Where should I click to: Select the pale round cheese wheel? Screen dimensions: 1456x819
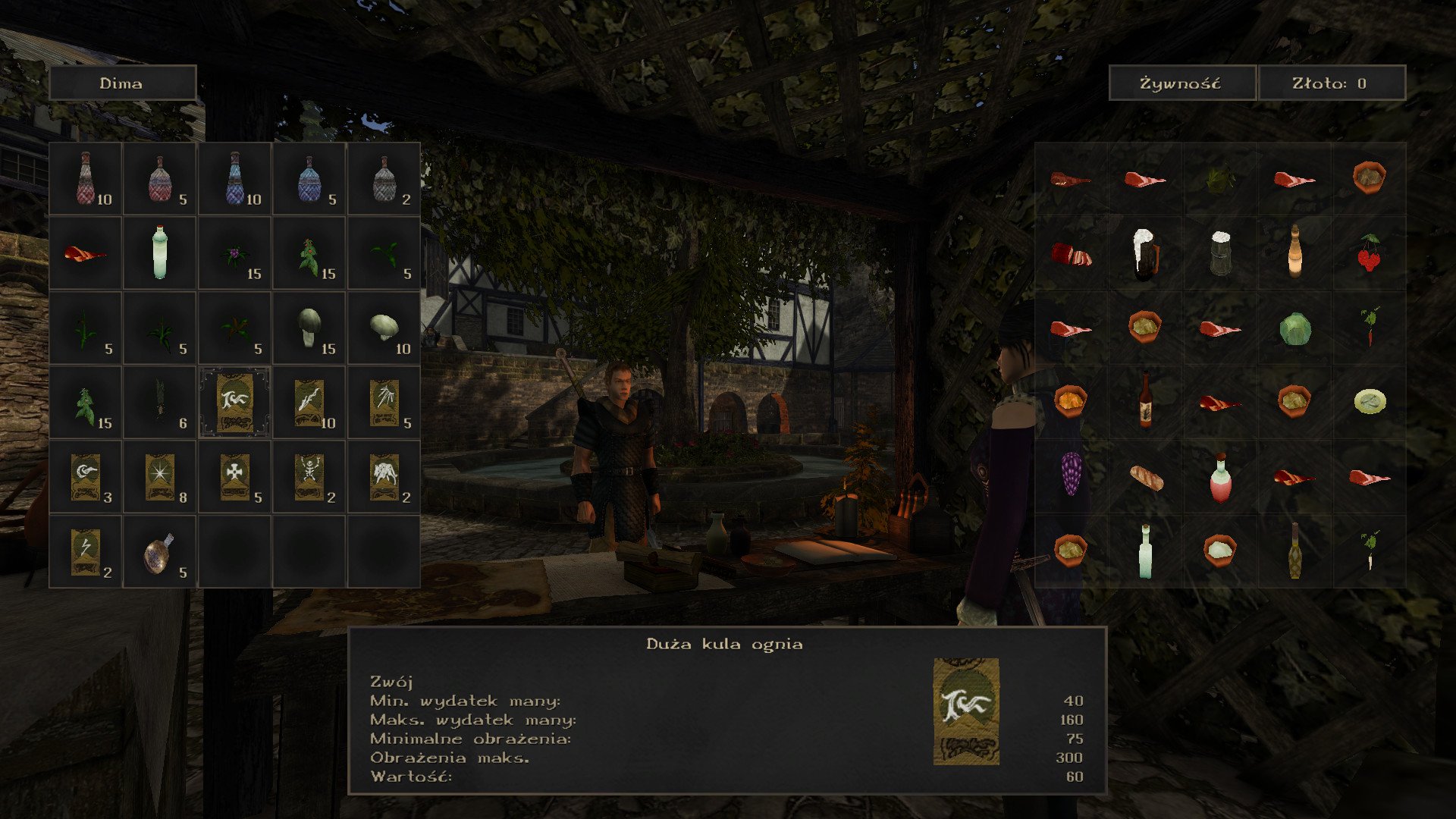point(1369,401)
